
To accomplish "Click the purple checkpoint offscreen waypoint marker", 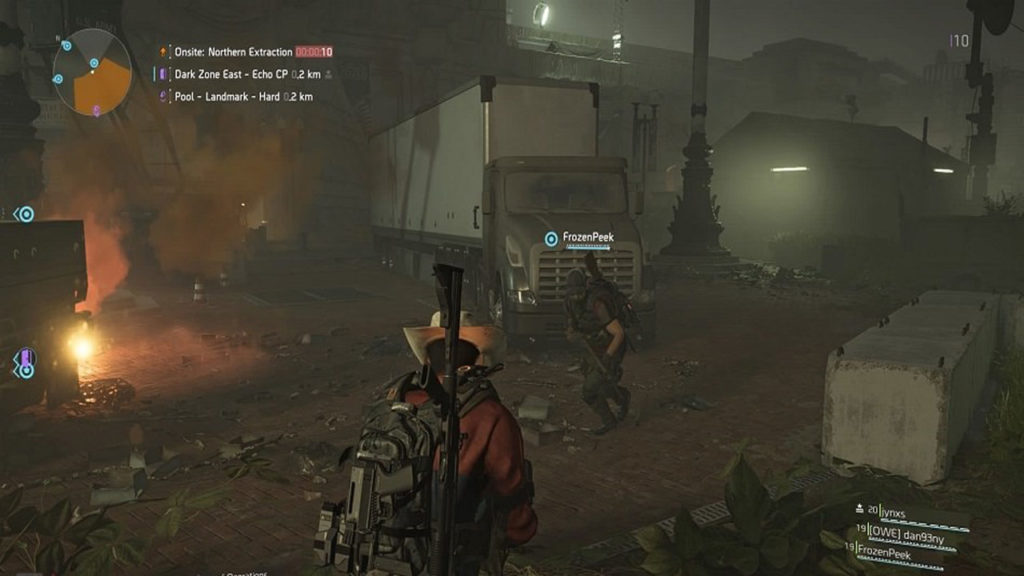I will (x=26, y=357).
